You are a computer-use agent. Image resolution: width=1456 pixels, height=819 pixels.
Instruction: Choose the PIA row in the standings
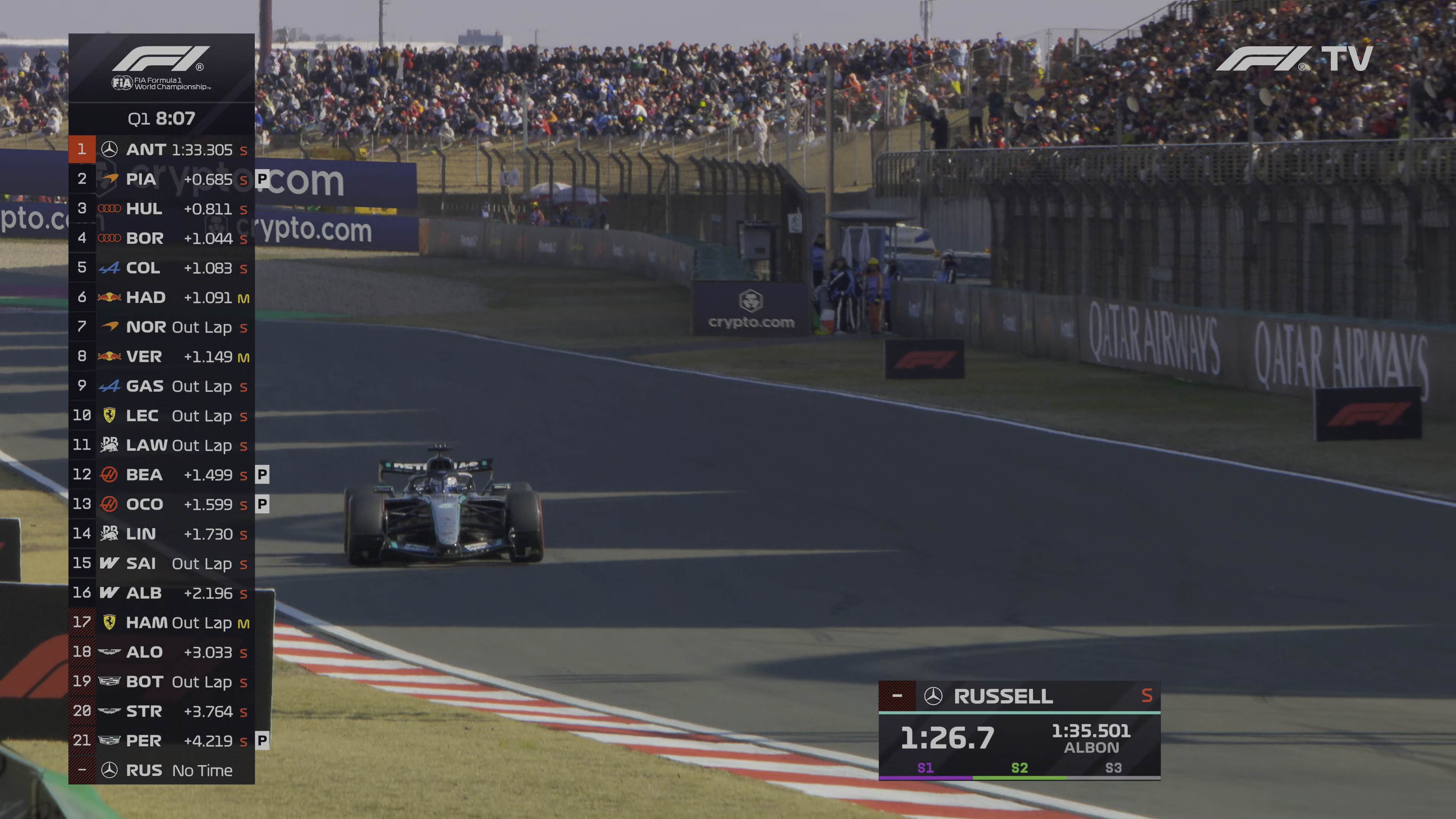coord(162,179)
